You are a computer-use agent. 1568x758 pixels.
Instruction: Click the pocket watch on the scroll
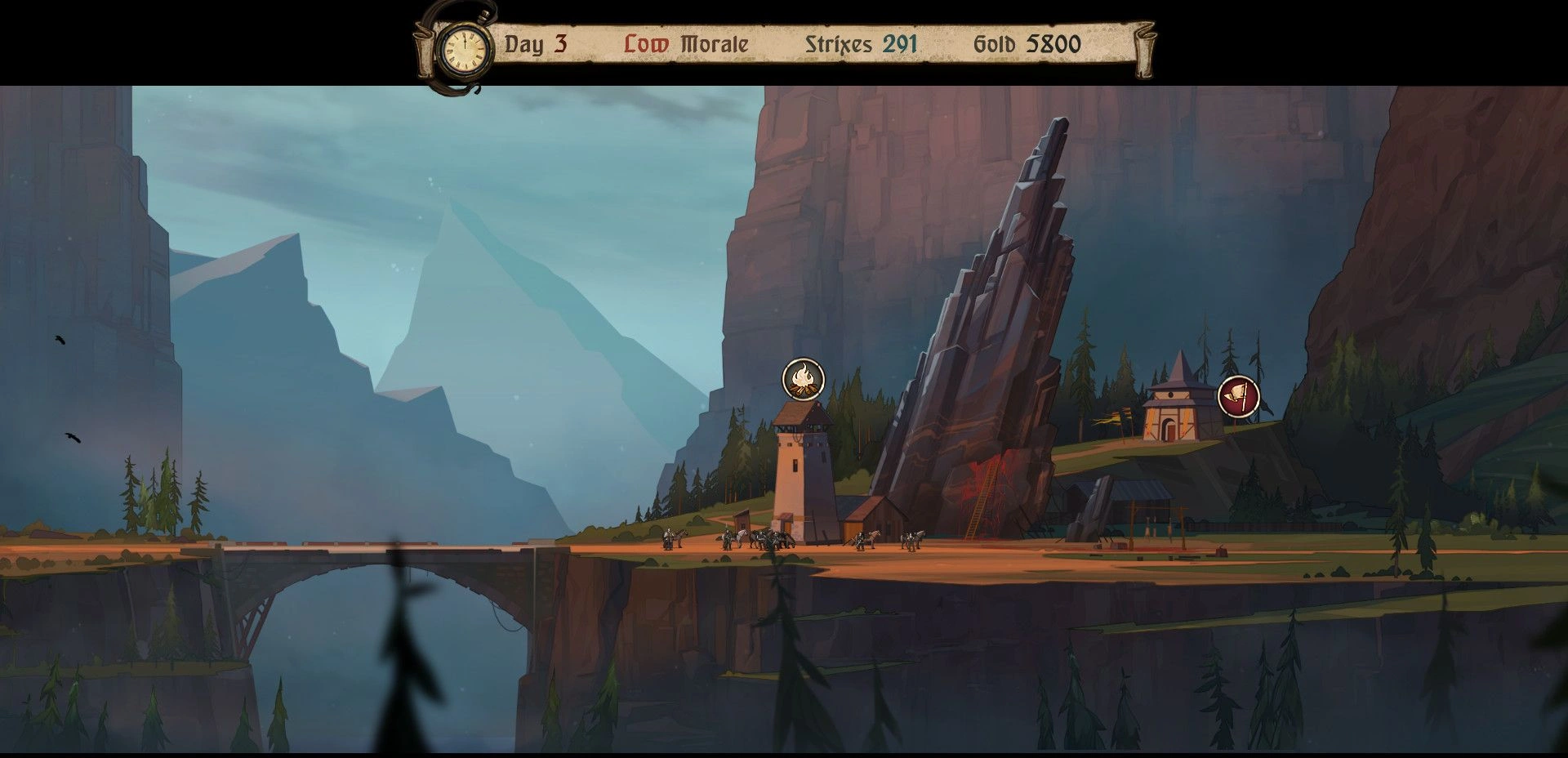click(464, 48)
